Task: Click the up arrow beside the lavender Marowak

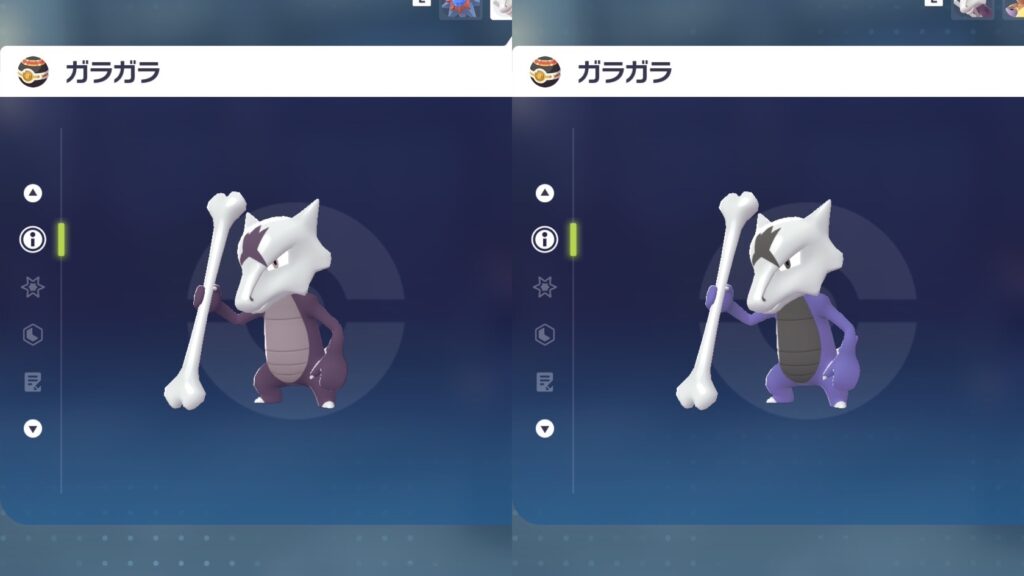Action: [545, 193]
